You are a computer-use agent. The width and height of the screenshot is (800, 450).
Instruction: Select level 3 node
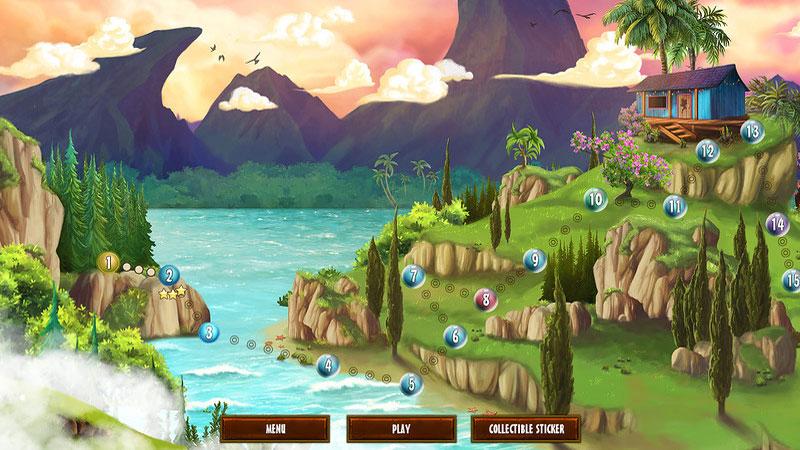[x=208, y=333]
